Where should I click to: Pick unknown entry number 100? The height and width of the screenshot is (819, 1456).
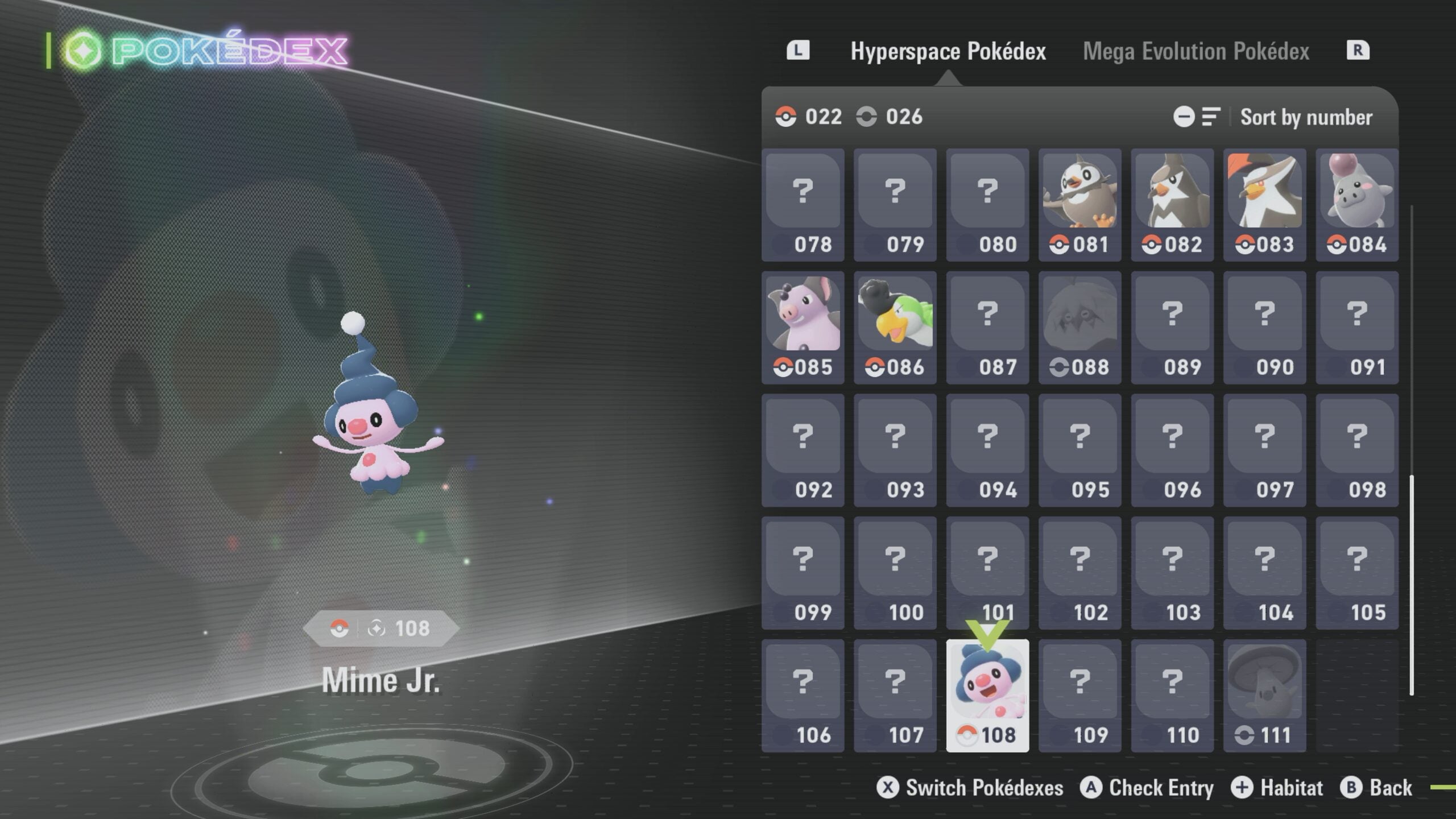[x=895, y=573]
